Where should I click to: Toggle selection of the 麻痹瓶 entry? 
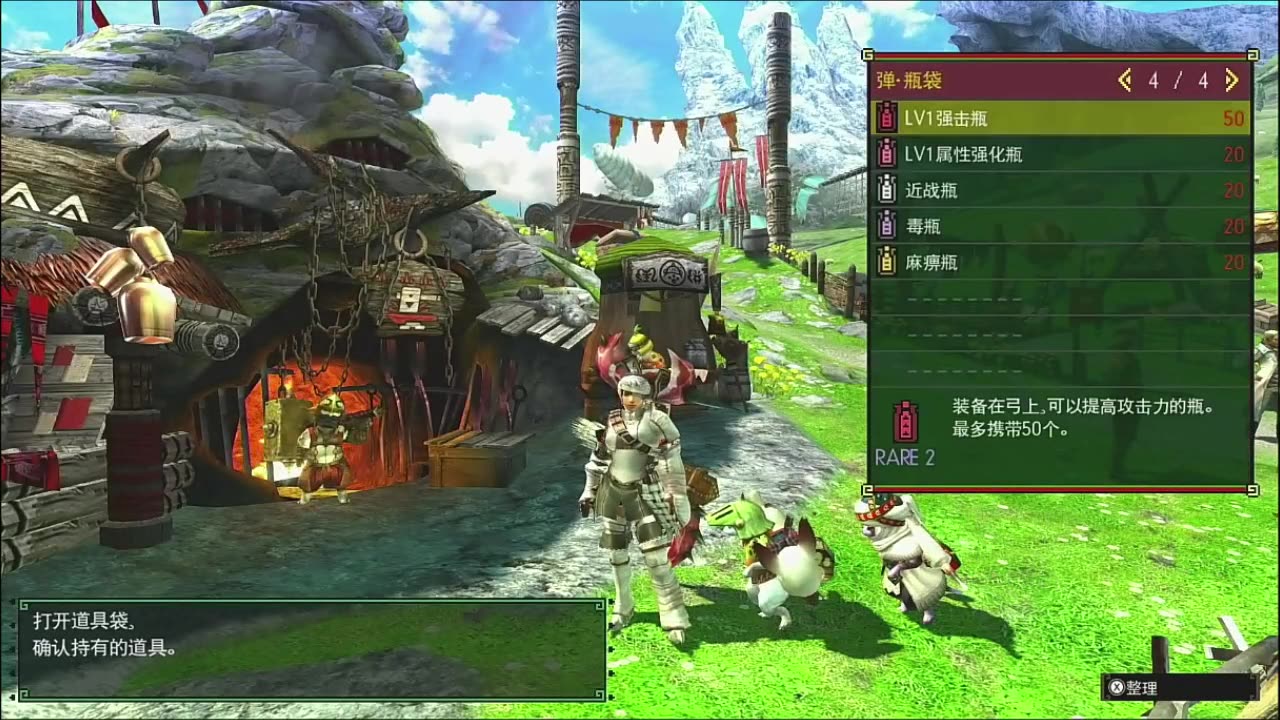pos(1050,262)
